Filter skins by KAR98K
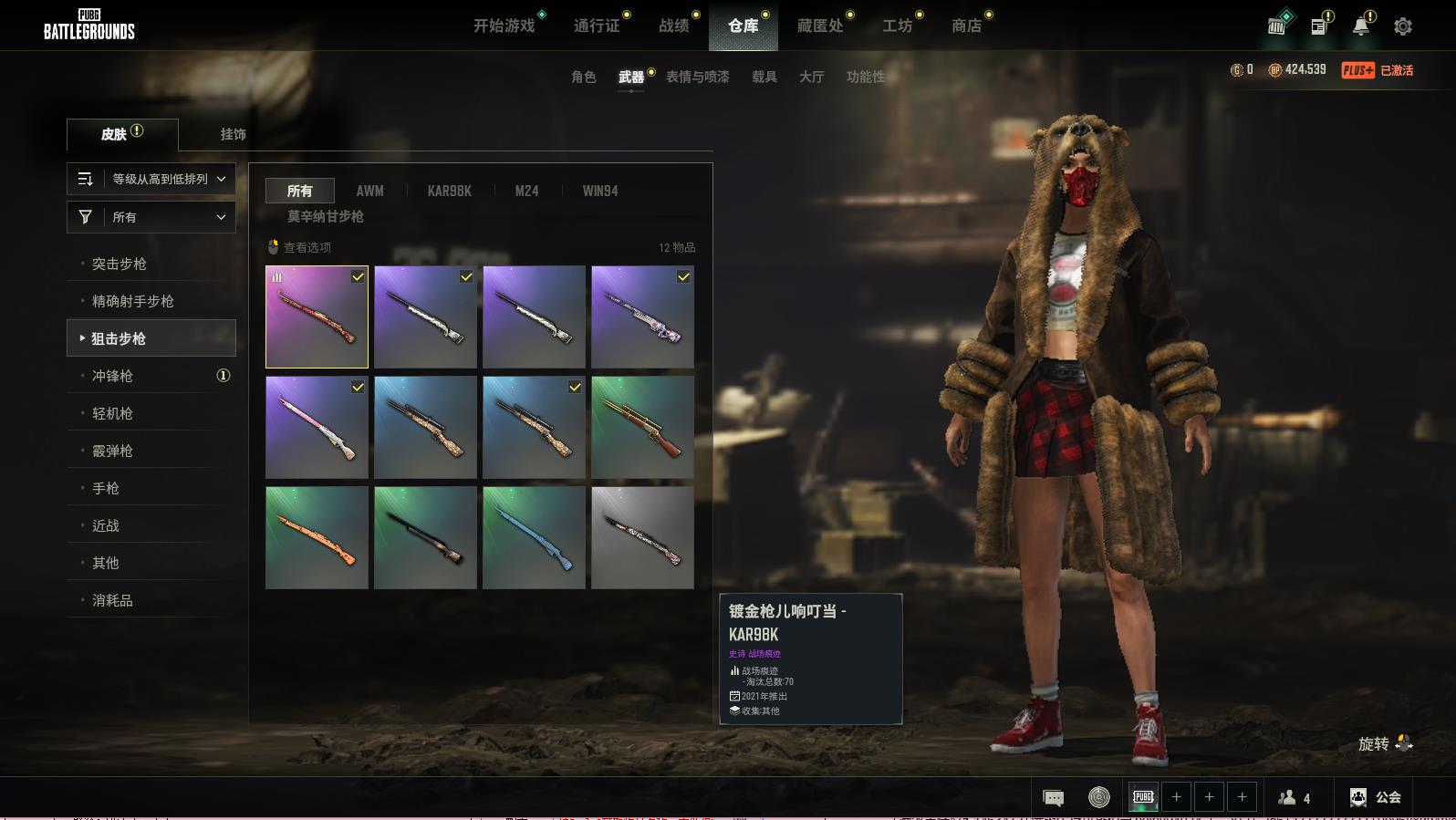This screenshot has width=1456, height=820. coord(449,191)
